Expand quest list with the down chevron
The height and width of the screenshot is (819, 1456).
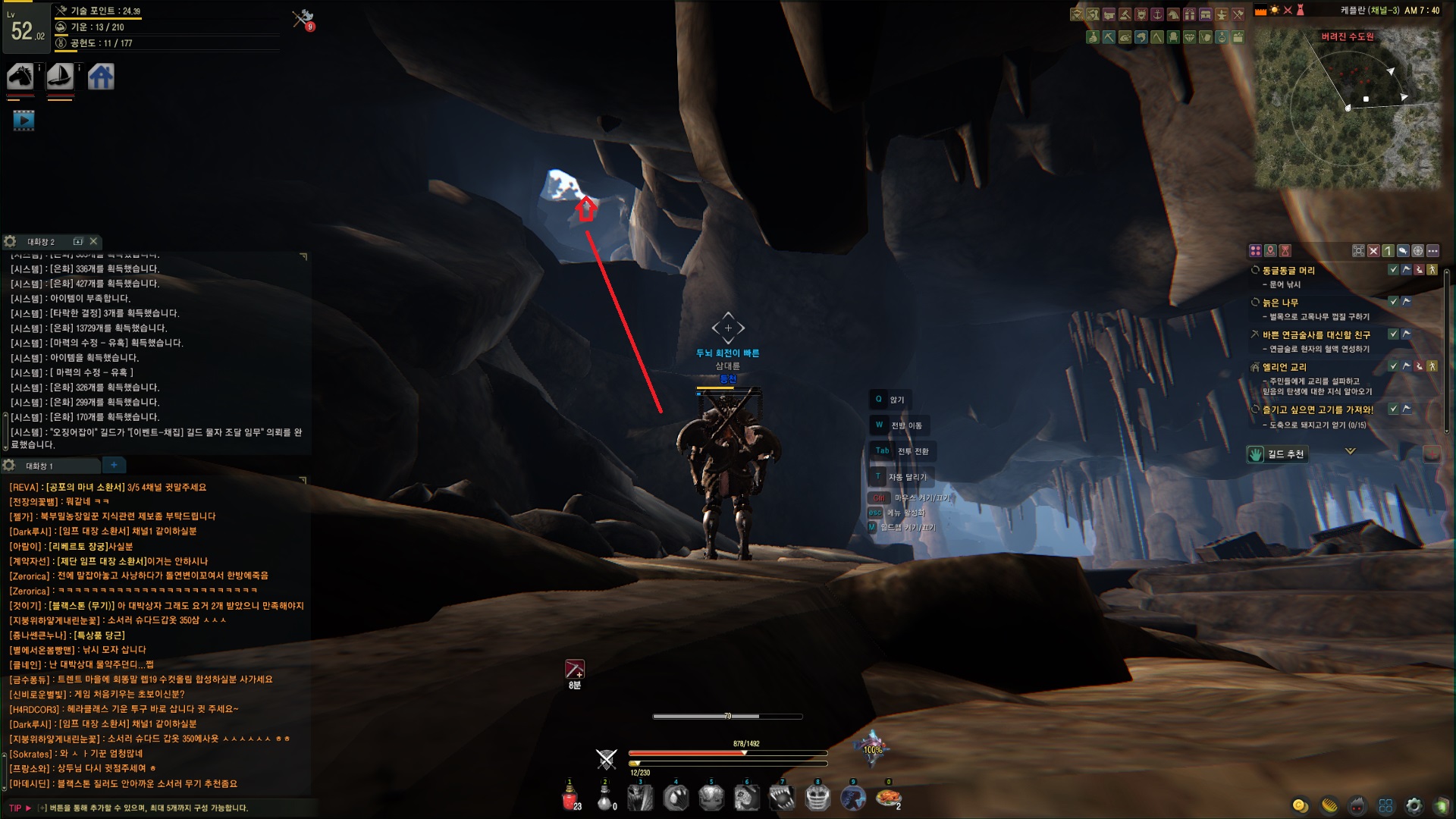coord(1350,451)
